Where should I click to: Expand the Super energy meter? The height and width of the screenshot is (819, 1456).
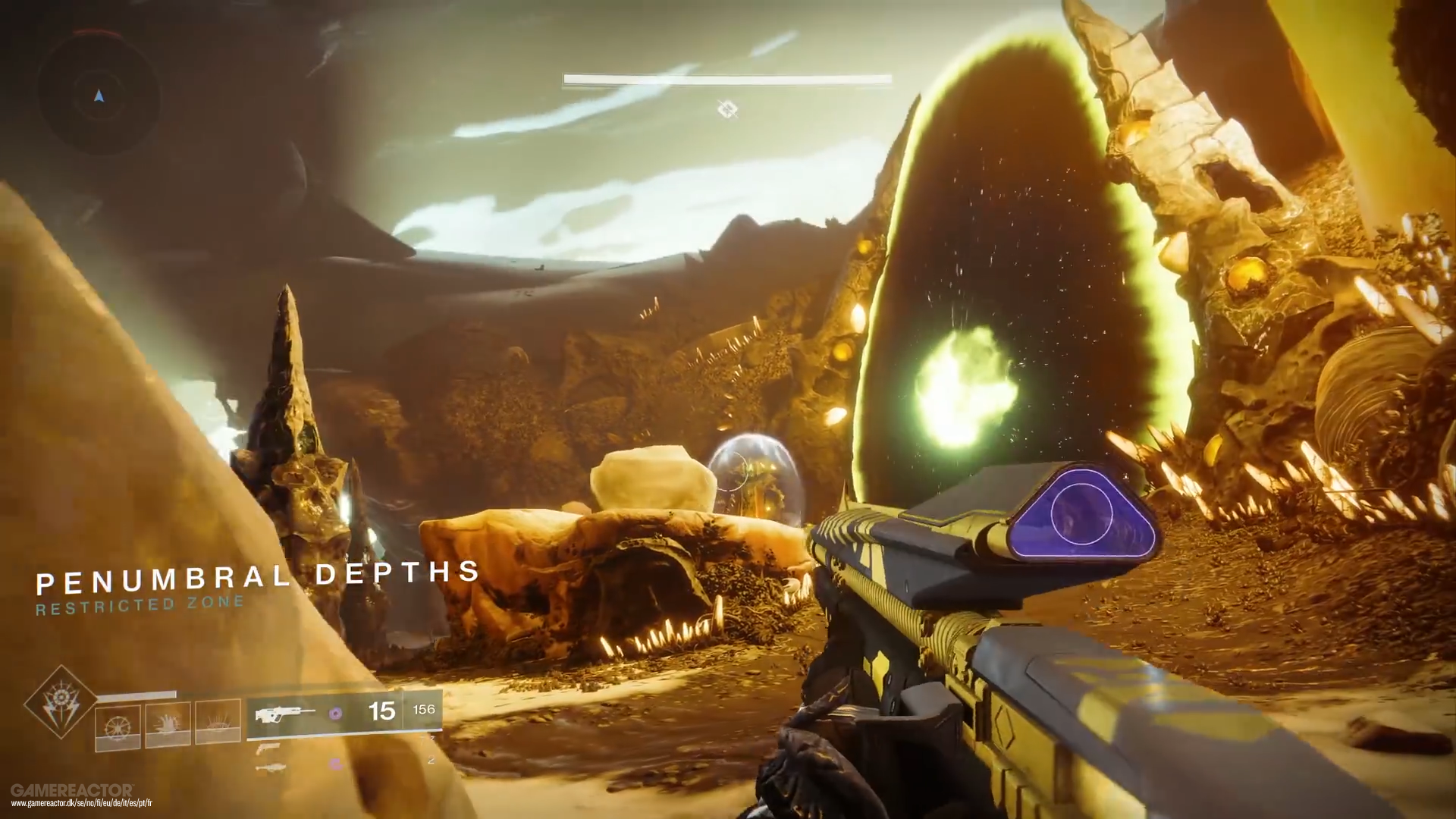[x=136, y=692]
